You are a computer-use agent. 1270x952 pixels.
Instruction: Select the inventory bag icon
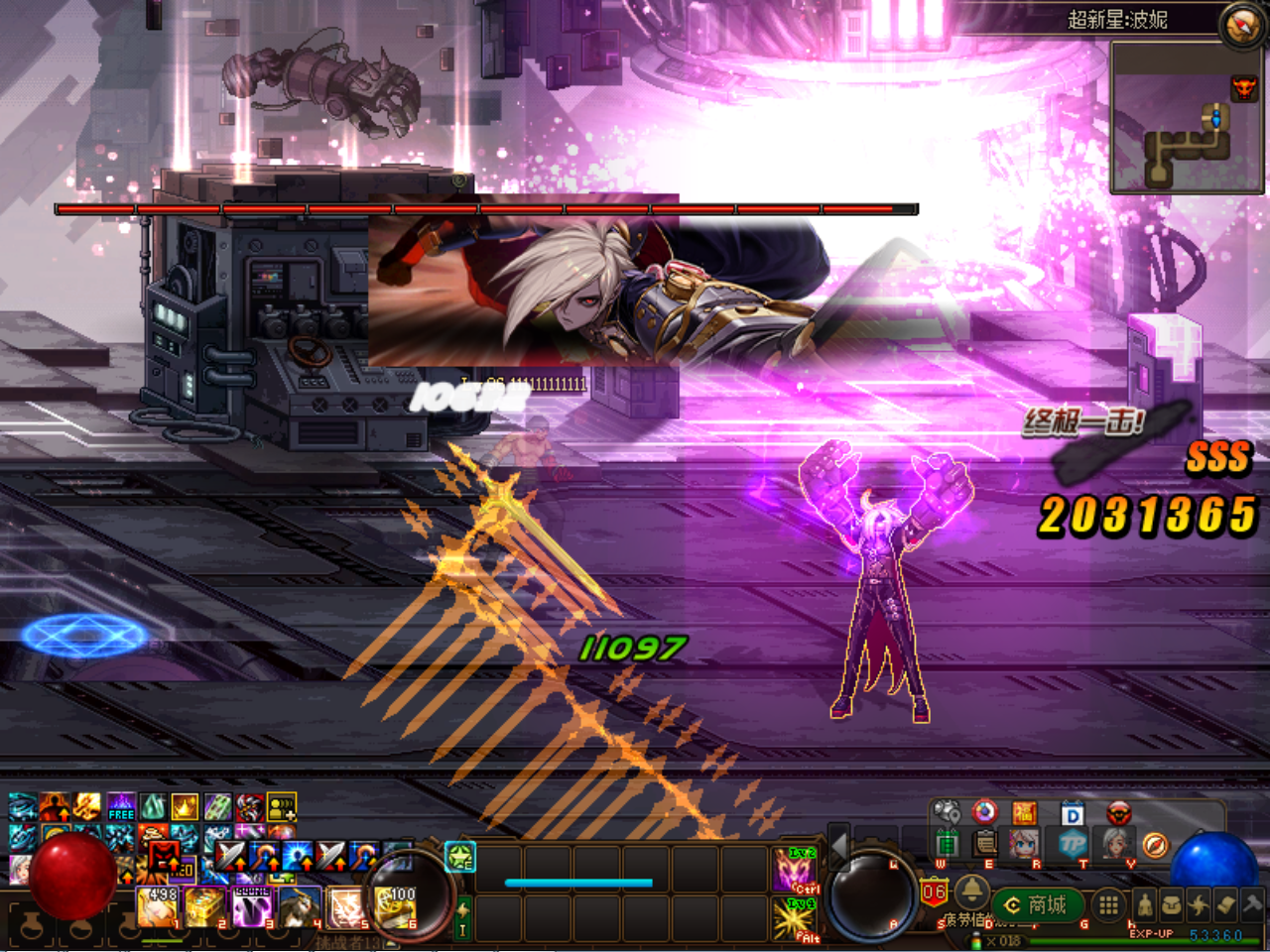click(x=1173, y=902)
